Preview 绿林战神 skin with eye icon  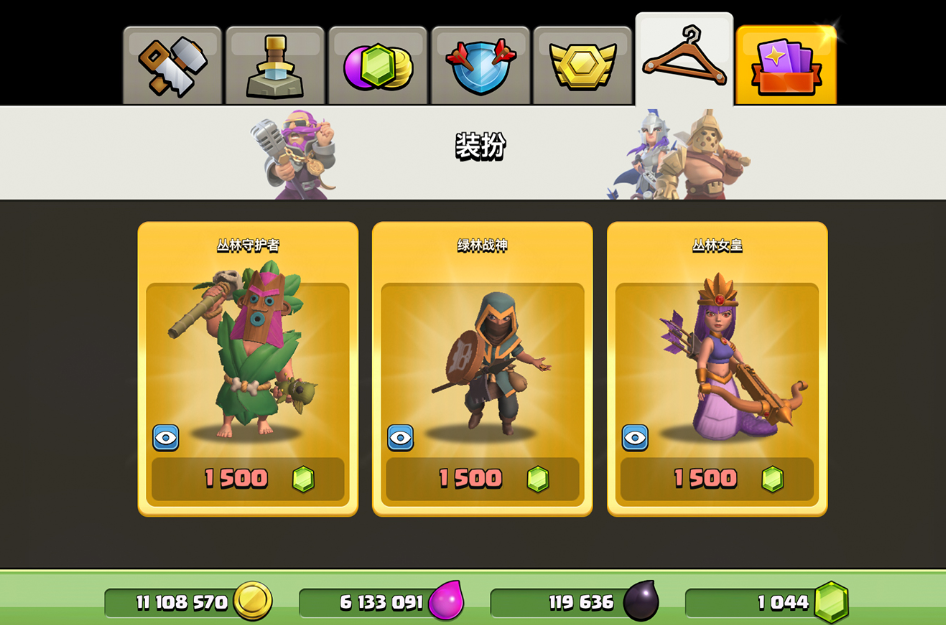click(x=401, y=437)
